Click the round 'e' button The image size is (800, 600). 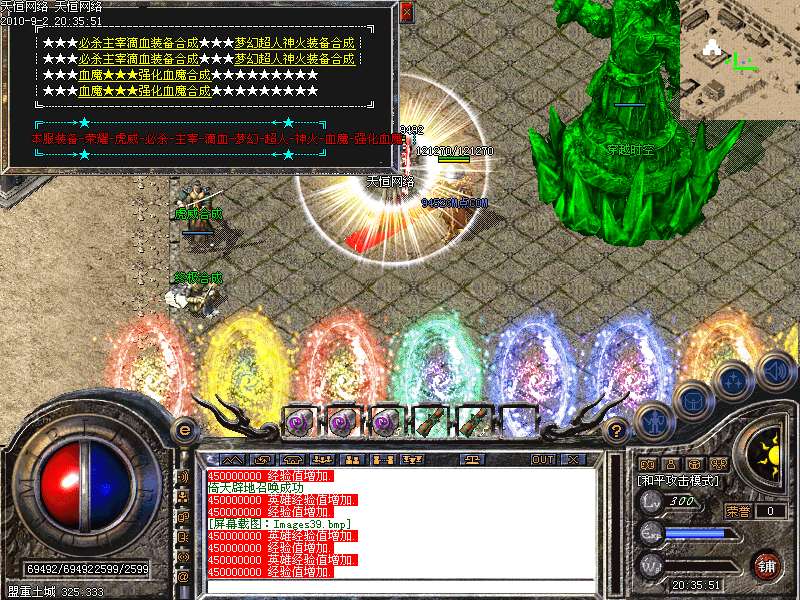(184, 430)
